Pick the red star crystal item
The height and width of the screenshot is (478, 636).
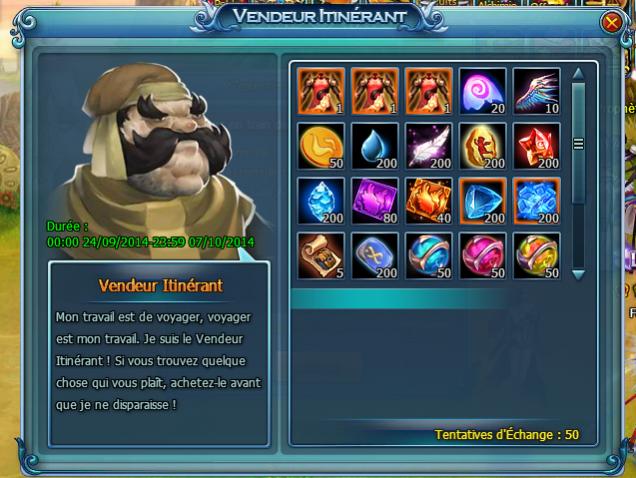pos(537,146)
